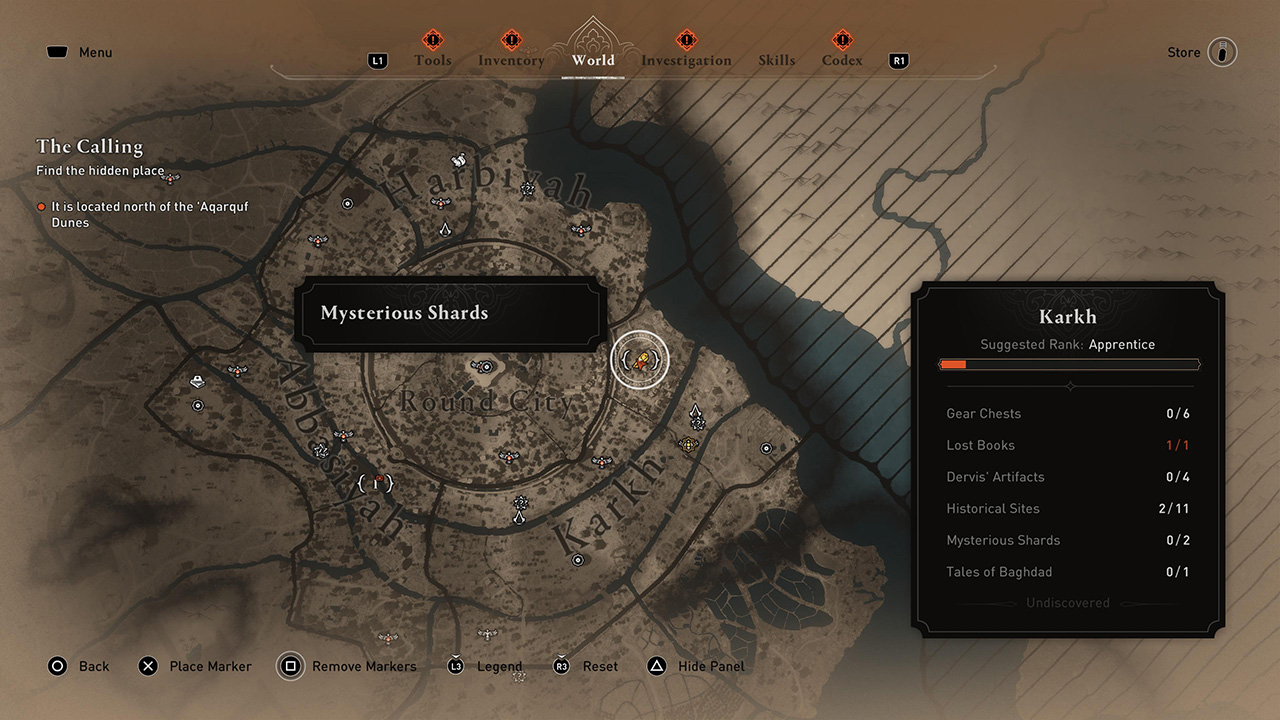Click the Store controller icon
Viewport: 1280px width, 720px height.
pos(1222,51)
